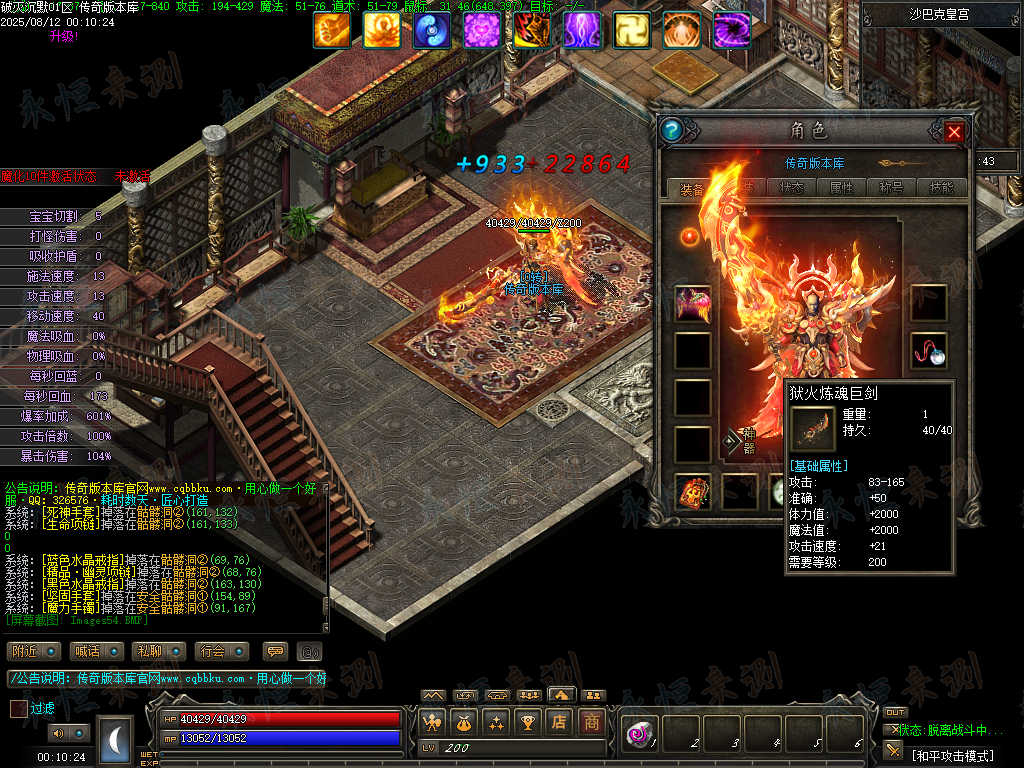The height and width of the screenshot is (768, 1024).
Task: Switch to the 属性 attributes tab
Action: point(841,187)
